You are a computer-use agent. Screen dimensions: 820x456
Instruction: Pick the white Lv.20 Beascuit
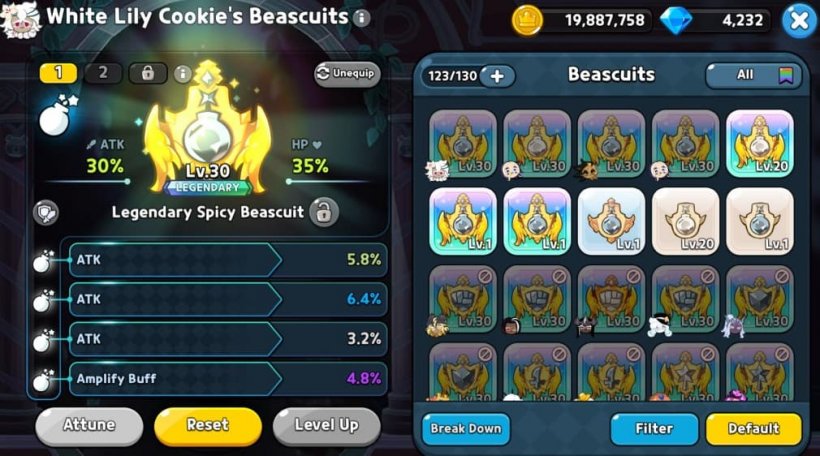coord(685,221)
